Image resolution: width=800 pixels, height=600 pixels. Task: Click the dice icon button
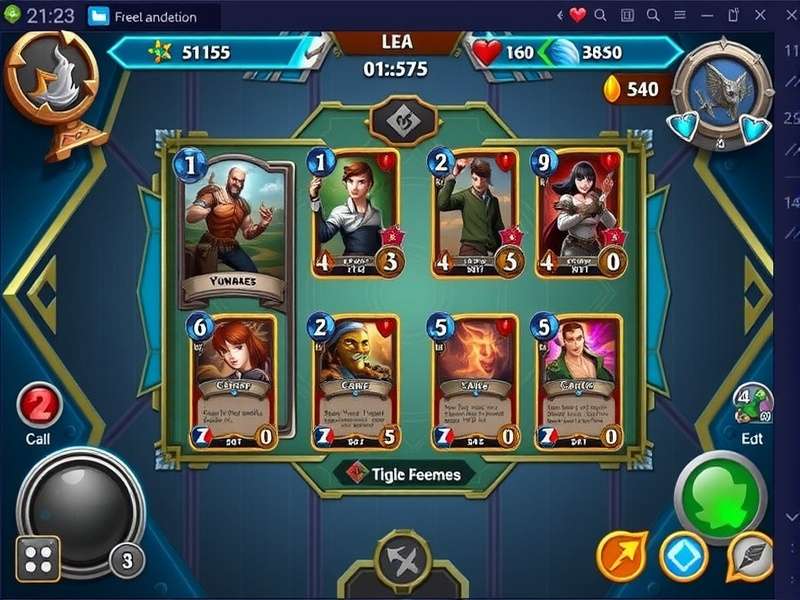pyautogui.click(x=38, y=558)
